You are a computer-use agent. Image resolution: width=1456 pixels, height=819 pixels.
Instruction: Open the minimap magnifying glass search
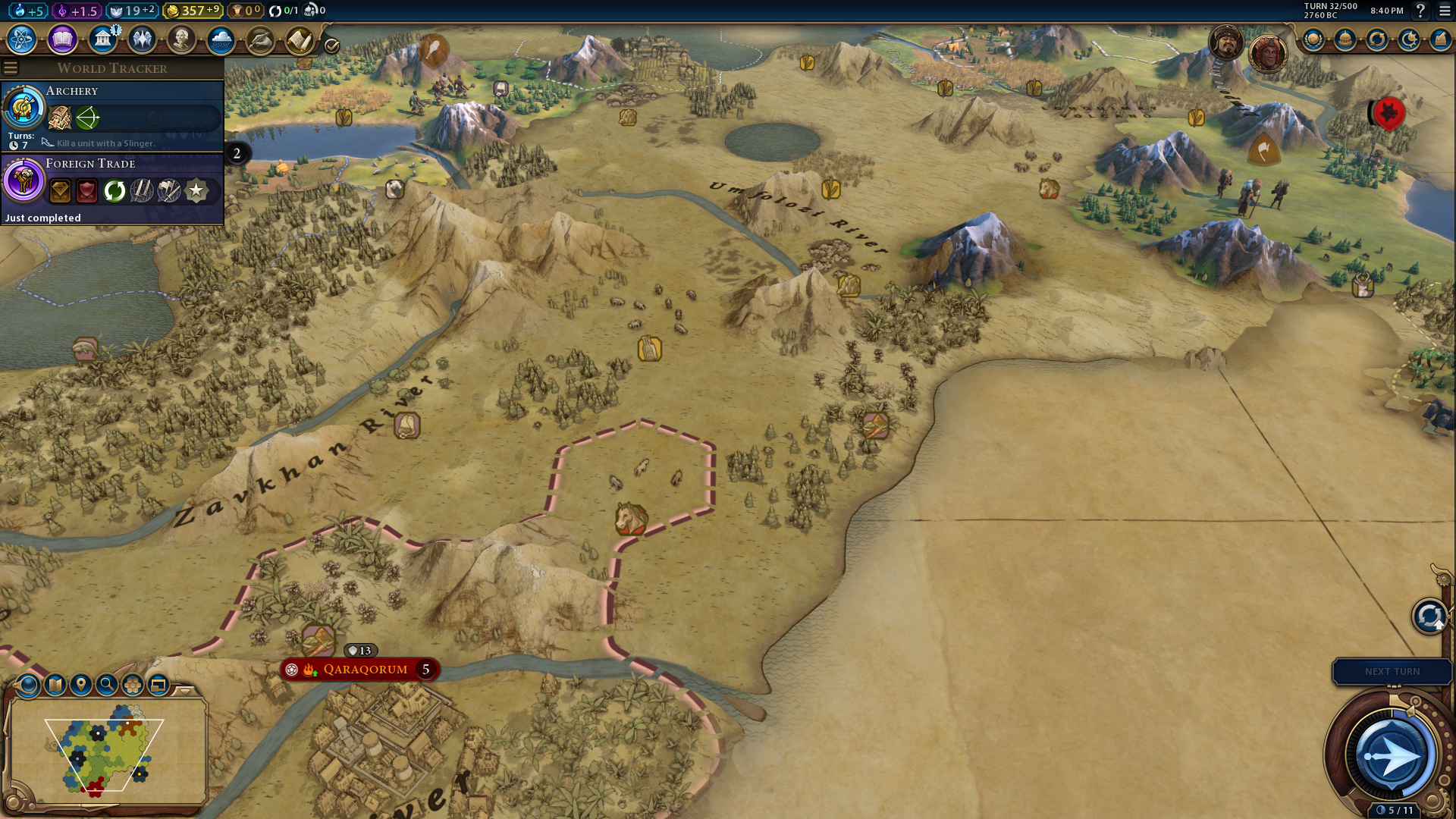coord(107,685)
